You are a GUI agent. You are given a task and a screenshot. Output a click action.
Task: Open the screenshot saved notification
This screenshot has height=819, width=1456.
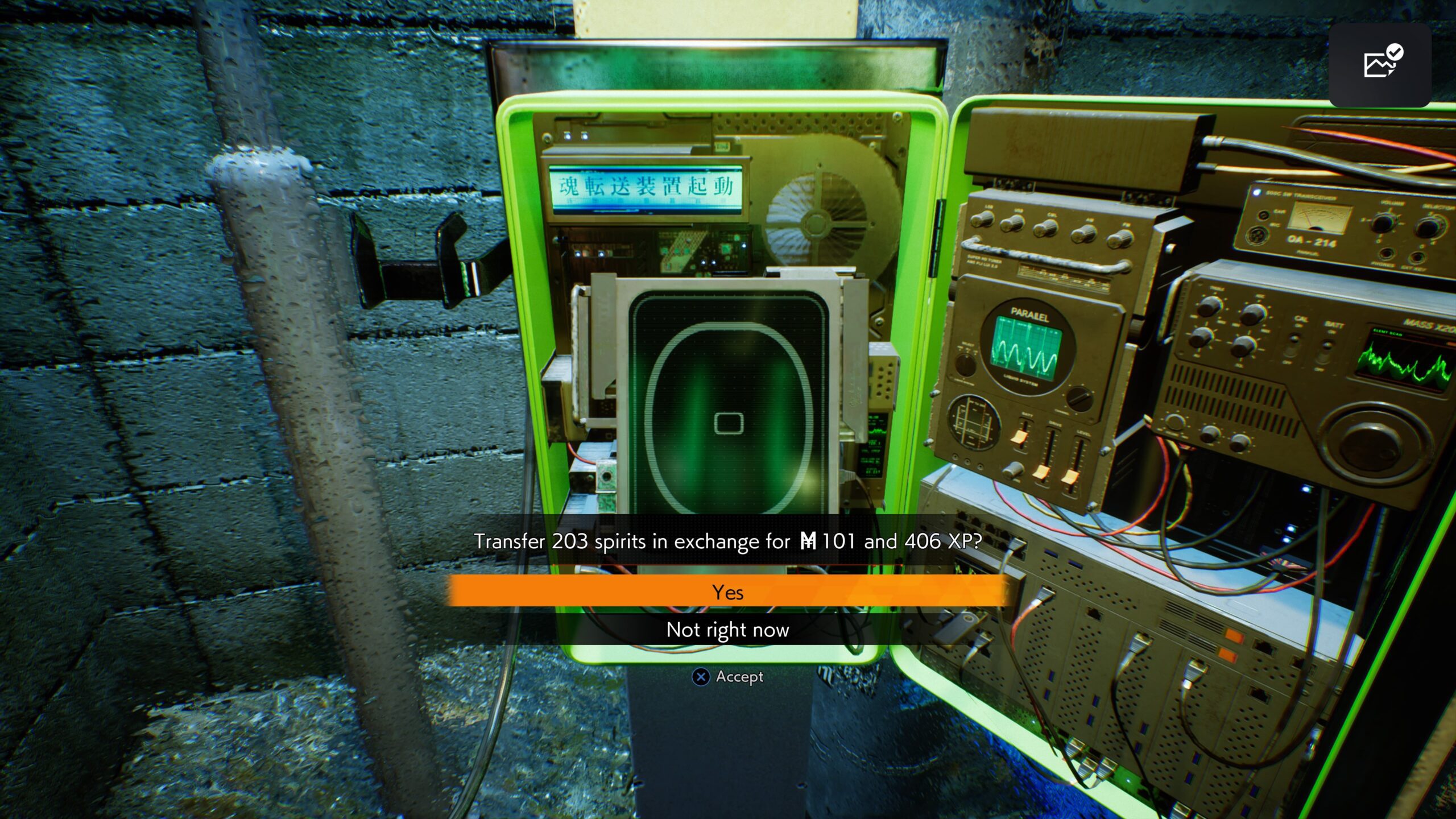tap(1380, 65)
